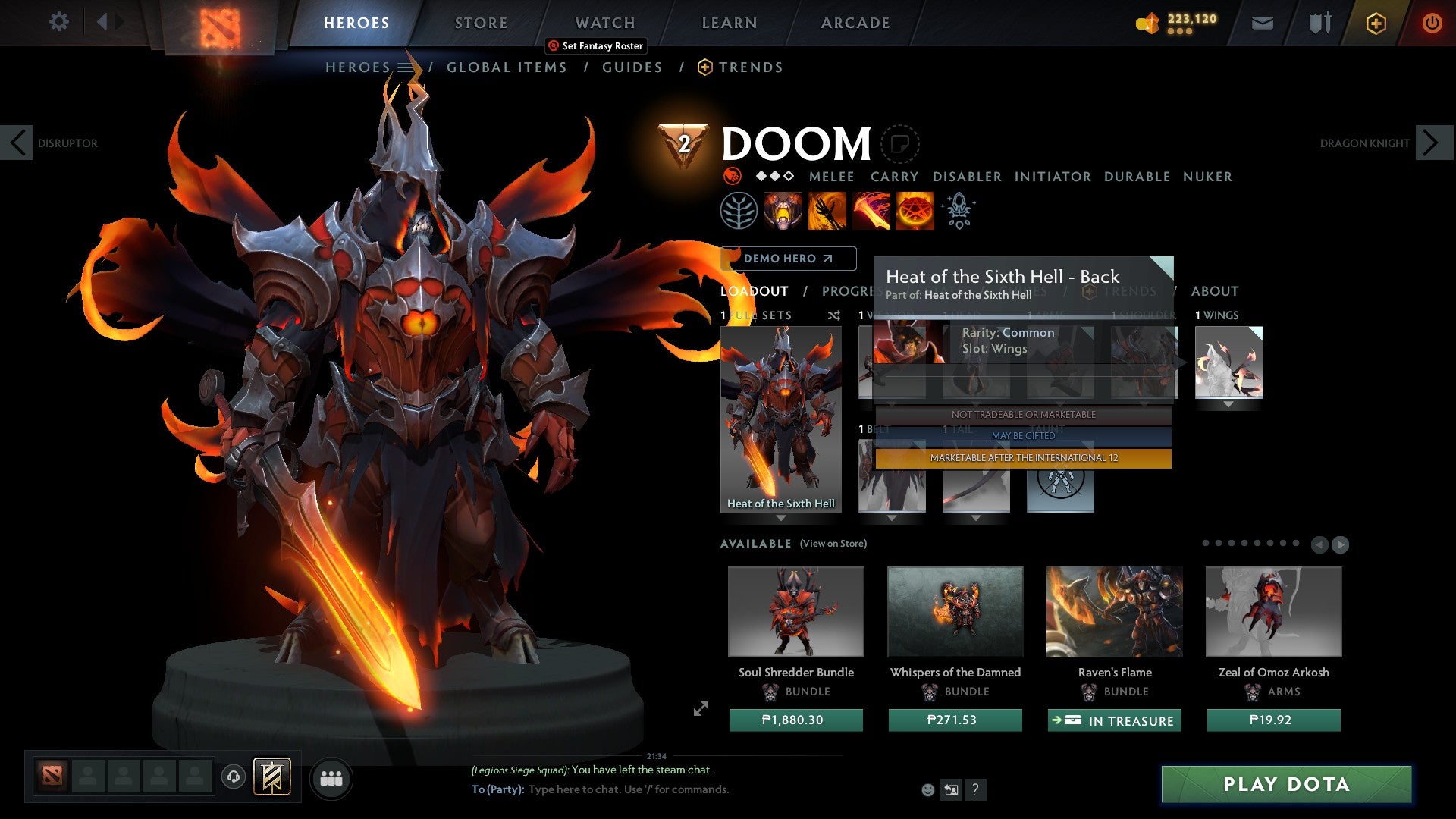Image resolution: width=1456 pixels, height=819 pixels.
Task: Click the voice chat headset icon
Action: point(234,778)
